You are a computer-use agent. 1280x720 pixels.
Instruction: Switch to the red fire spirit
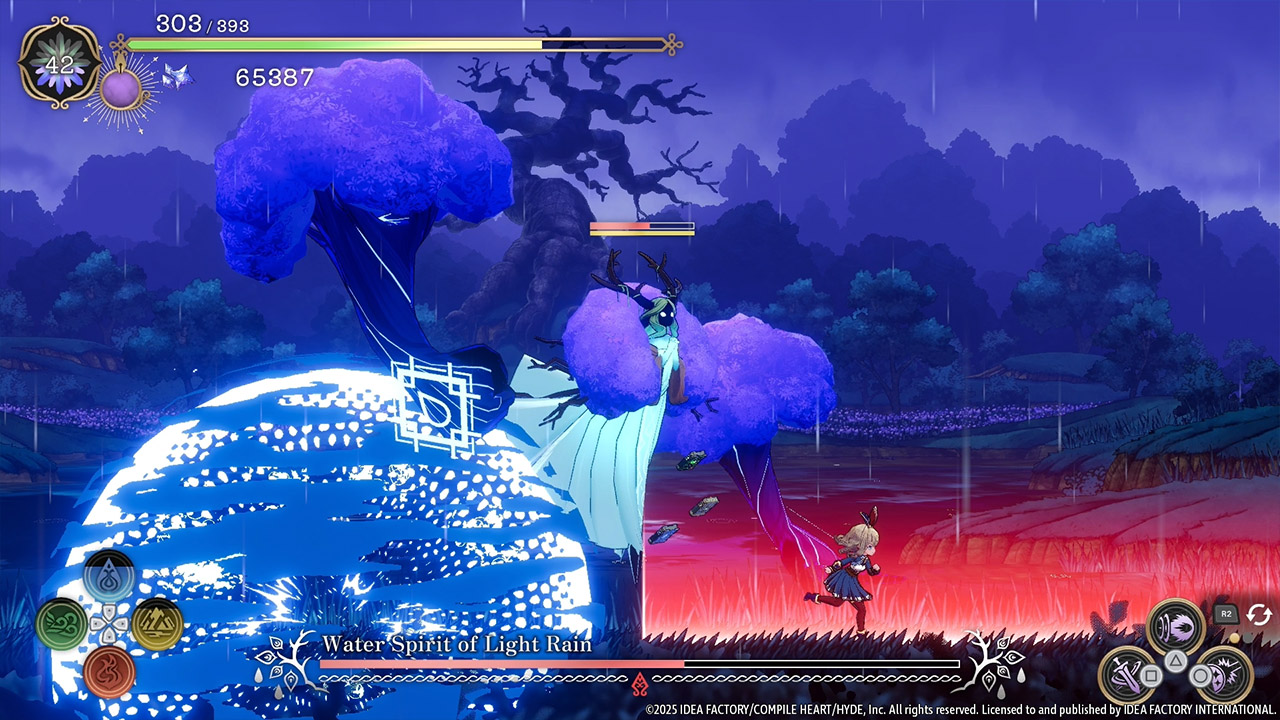pos(109,671)
